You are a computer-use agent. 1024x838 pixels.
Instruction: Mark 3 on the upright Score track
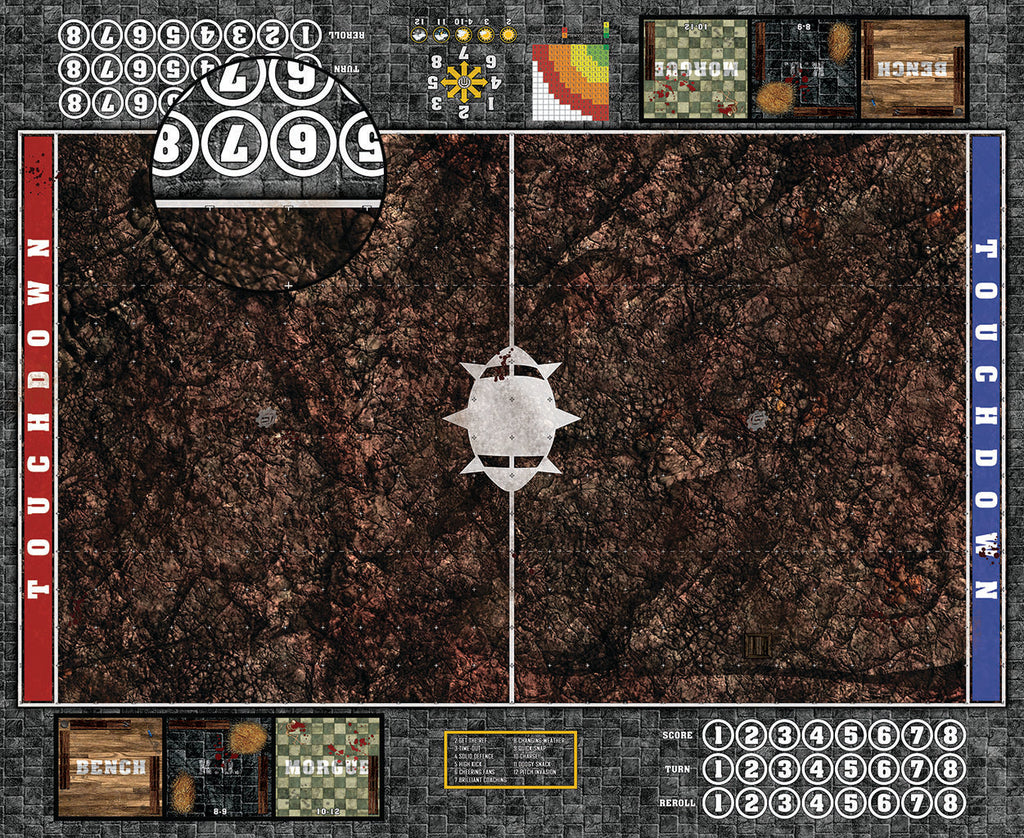tap(784, 736)
